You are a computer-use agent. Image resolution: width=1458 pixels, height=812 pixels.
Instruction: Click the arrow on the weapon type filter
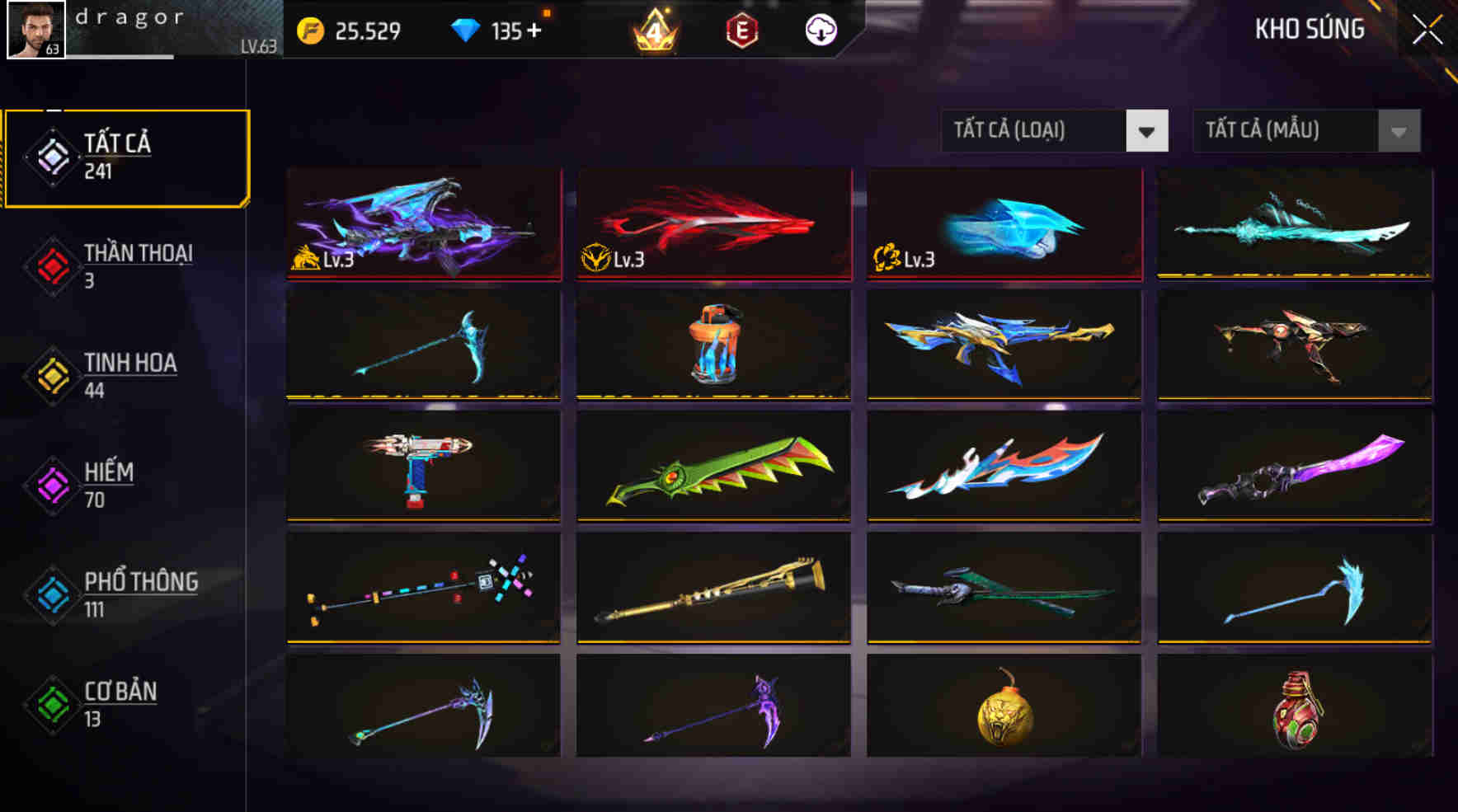tap(1148, 130)
